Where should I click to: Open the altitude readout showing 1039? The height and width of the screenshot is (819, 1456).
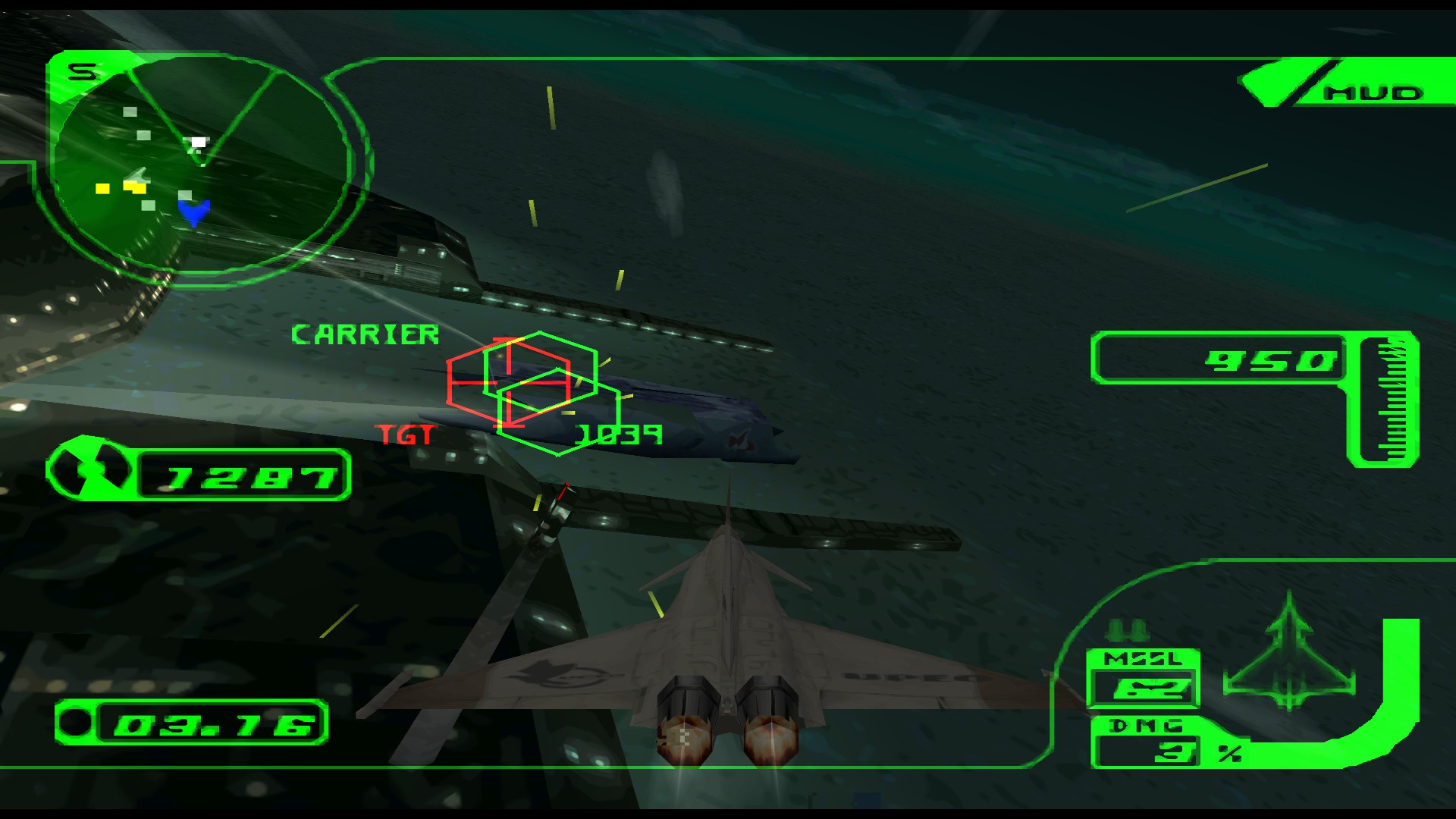coord(620,434)
